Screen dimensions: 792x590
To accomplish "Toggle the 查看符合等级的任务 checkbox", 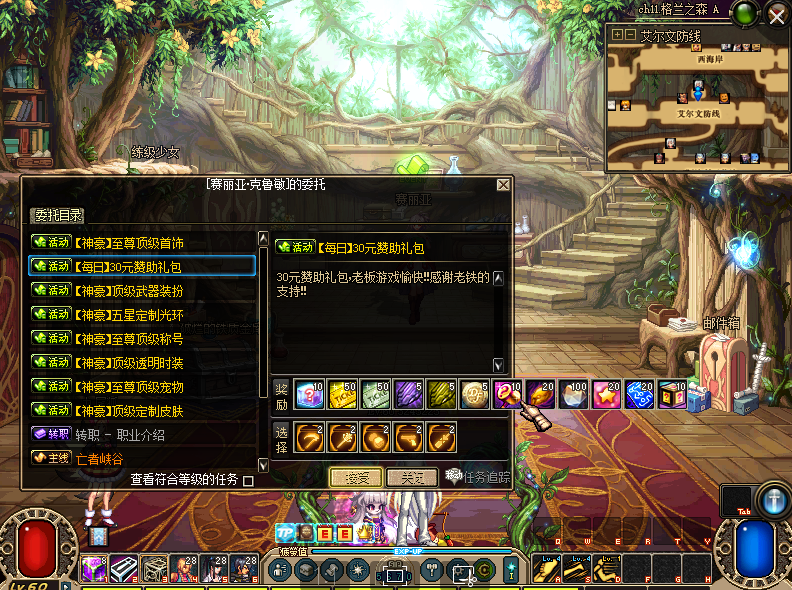I will 249,480.
